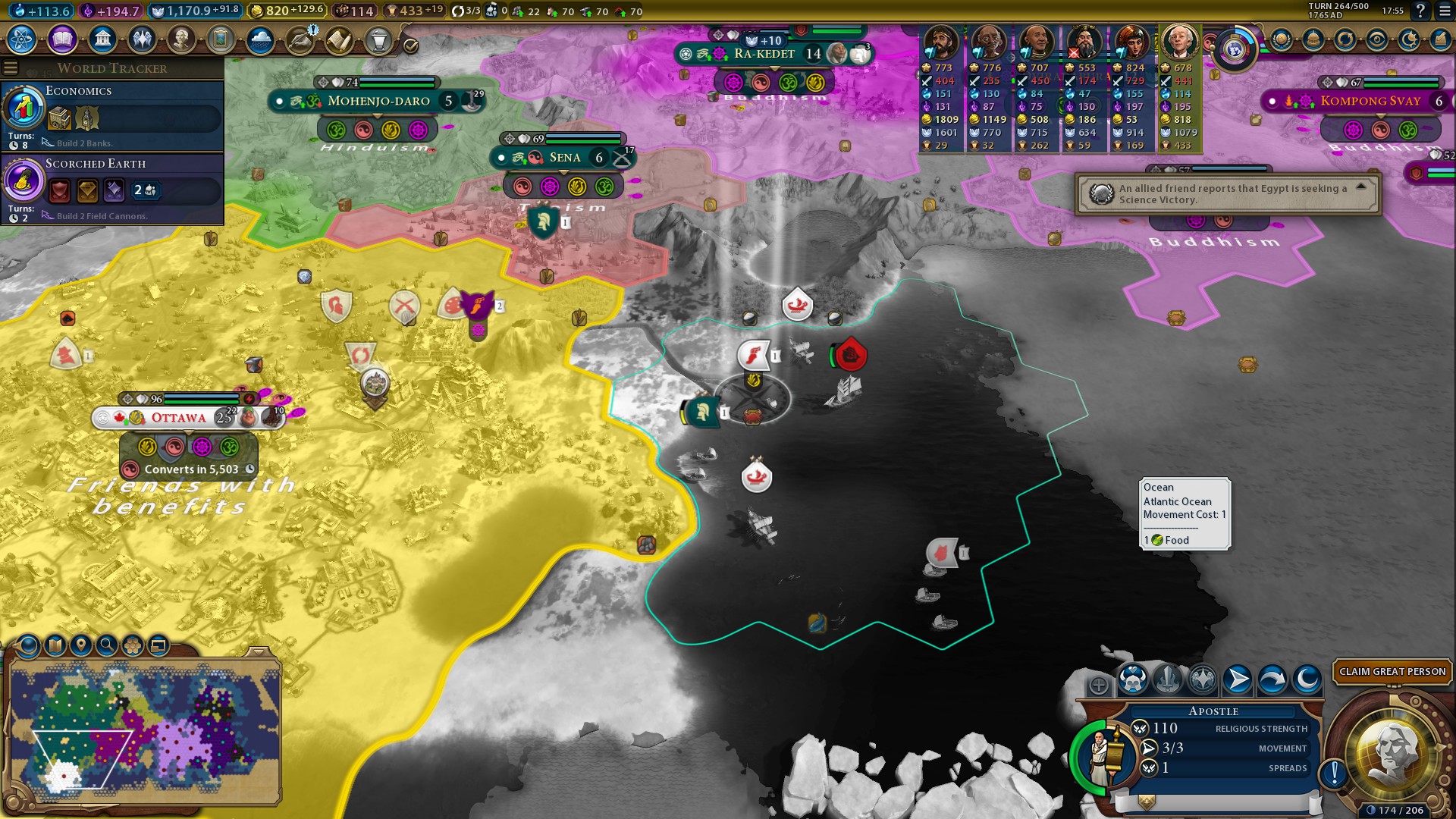Dismiss the Egypt Science Victory notification
The image size is (1456, 819).
1360,187
